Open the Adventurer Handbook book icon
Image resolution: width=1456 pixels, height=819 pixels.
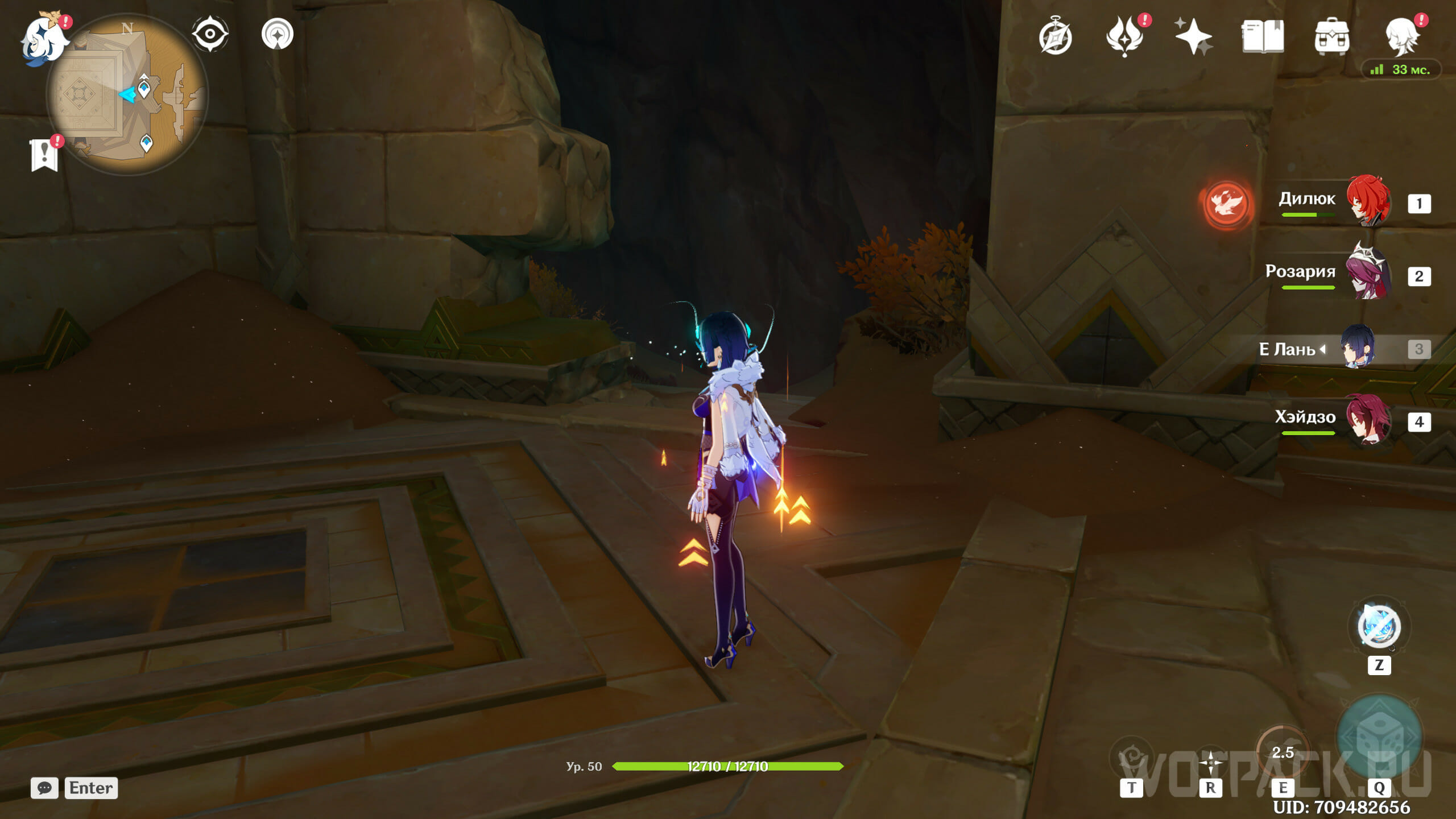[1263, 36]
